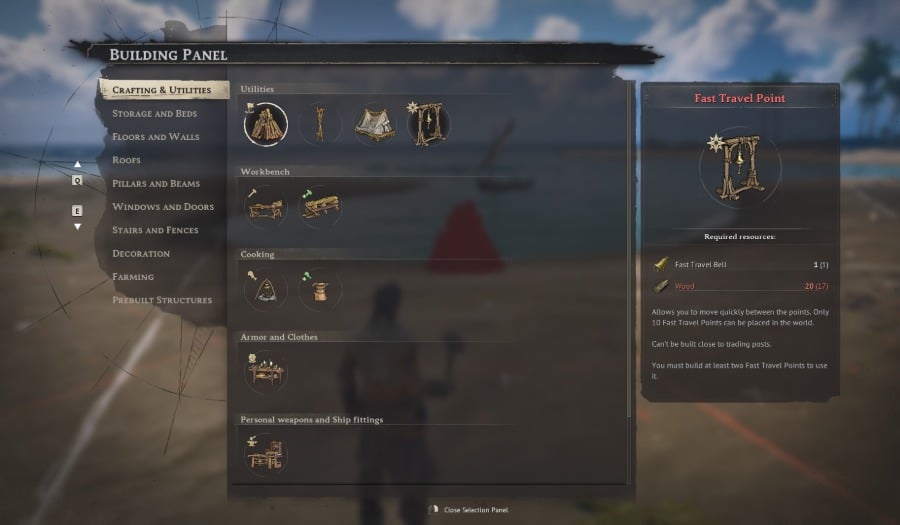The width and height of the screenshot is (900, 525).
Task: Switch to the Decoration category
Action: [141, 254]
